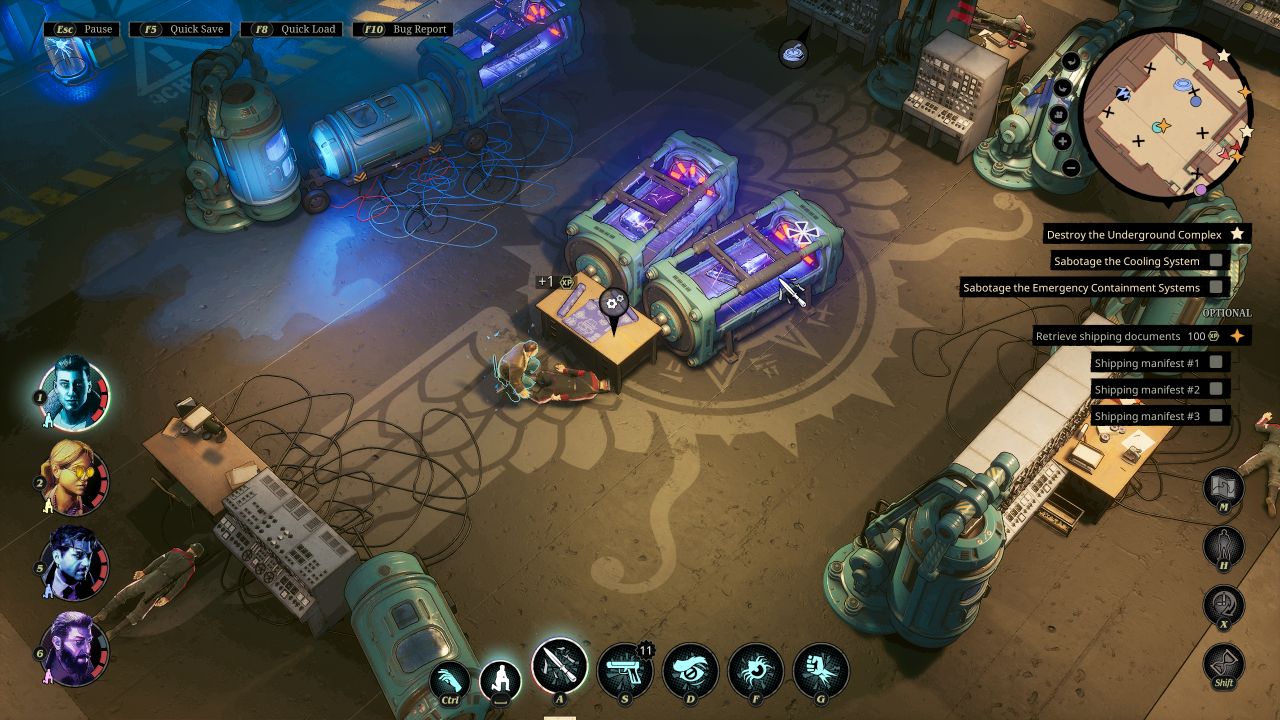Zoom out with the minimap minus button
This screenshot has width=1280, height=720.
coord(1071,167)
